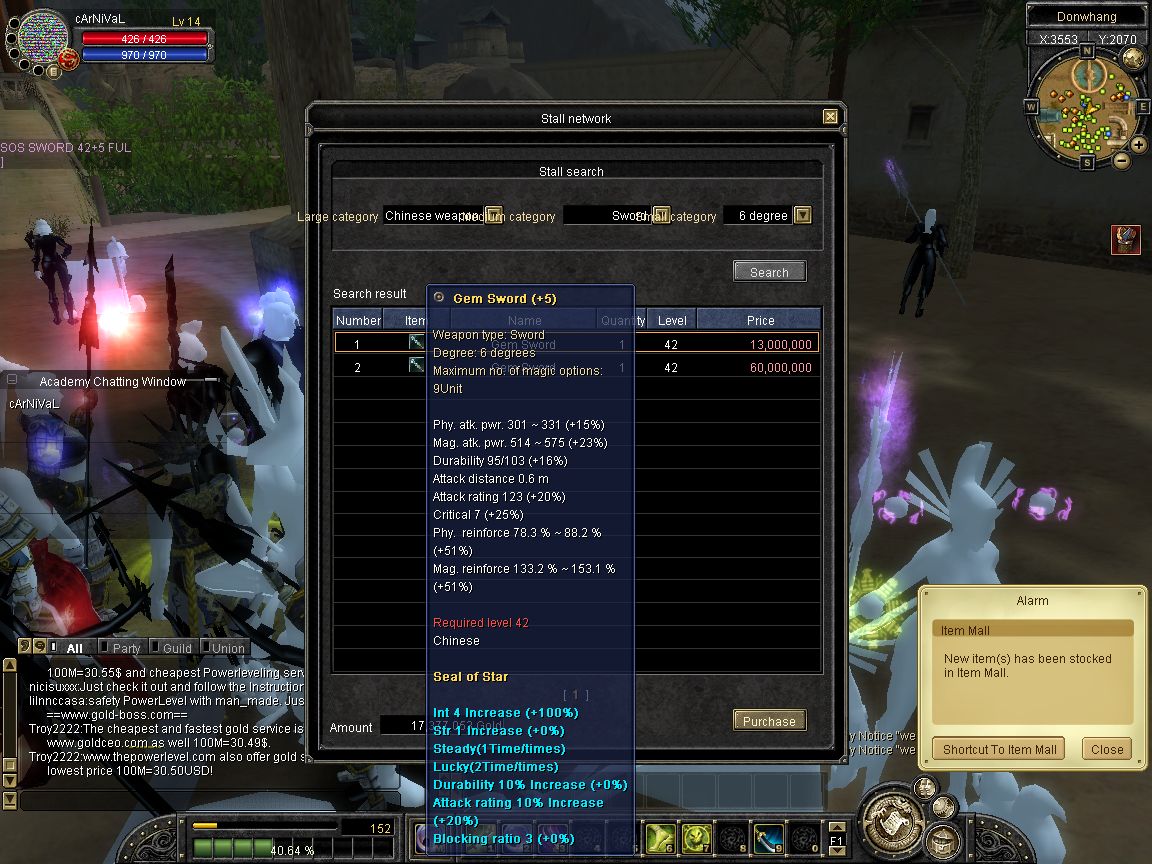
Task: Switch chat to the Party tab
Action: click(x=126, y=648)
